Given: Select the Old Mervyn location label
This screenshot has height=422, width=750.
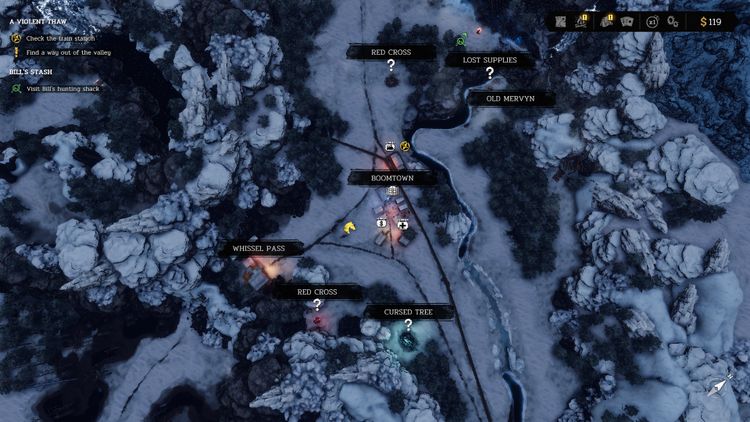Looking at the screenshot, I should coord(508,98).
